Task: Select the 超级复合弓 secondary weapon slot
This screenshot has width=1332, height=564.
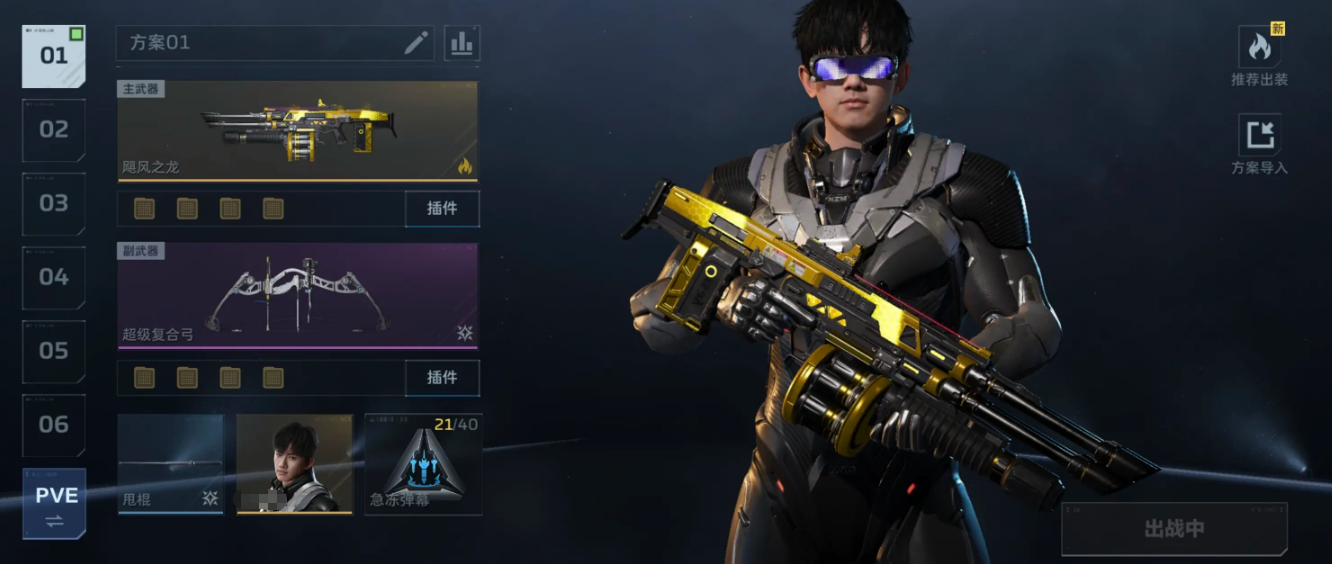Action: [297, 295]
